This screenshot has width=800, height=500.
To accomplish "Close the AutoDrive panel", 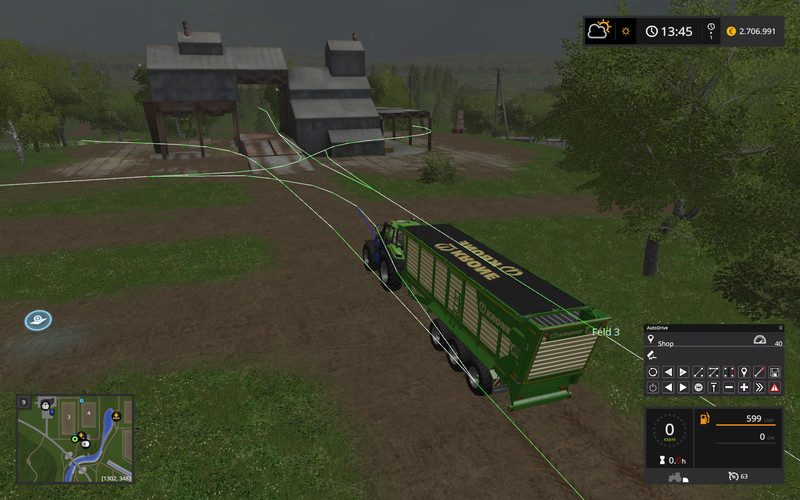I will pyautogui.click(x=778, y=328).
